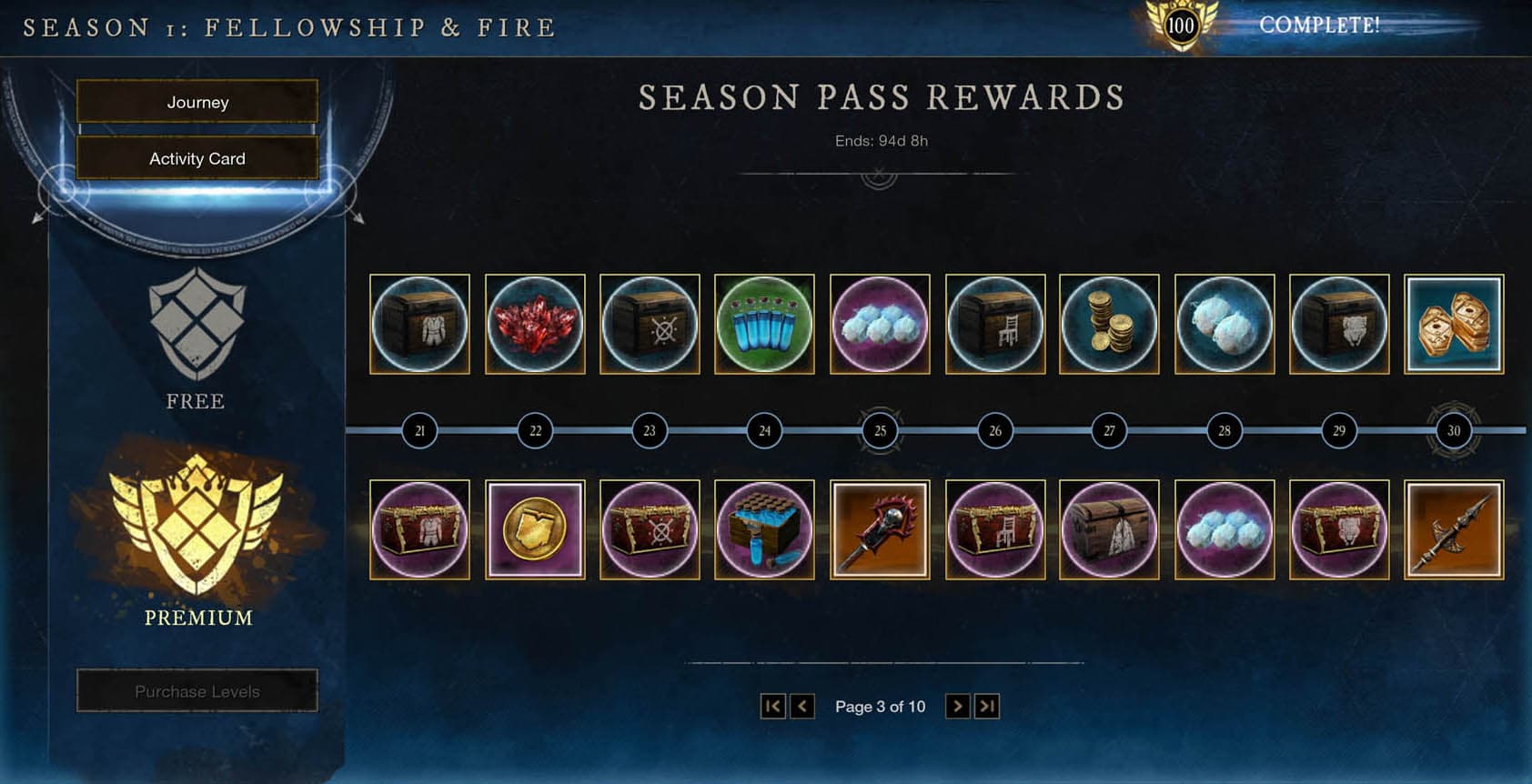Open the Activity Card tab

pyautogui.click(x=197, y=158)
